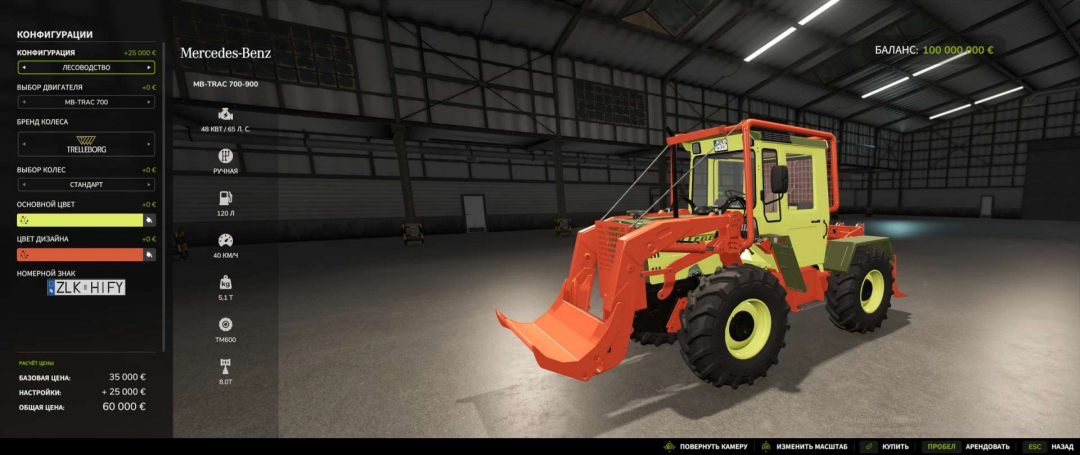This screenshot has height=455, width=1080.
Task: Open the orange Цвет дизайна color bar
Action: [80, 255]
